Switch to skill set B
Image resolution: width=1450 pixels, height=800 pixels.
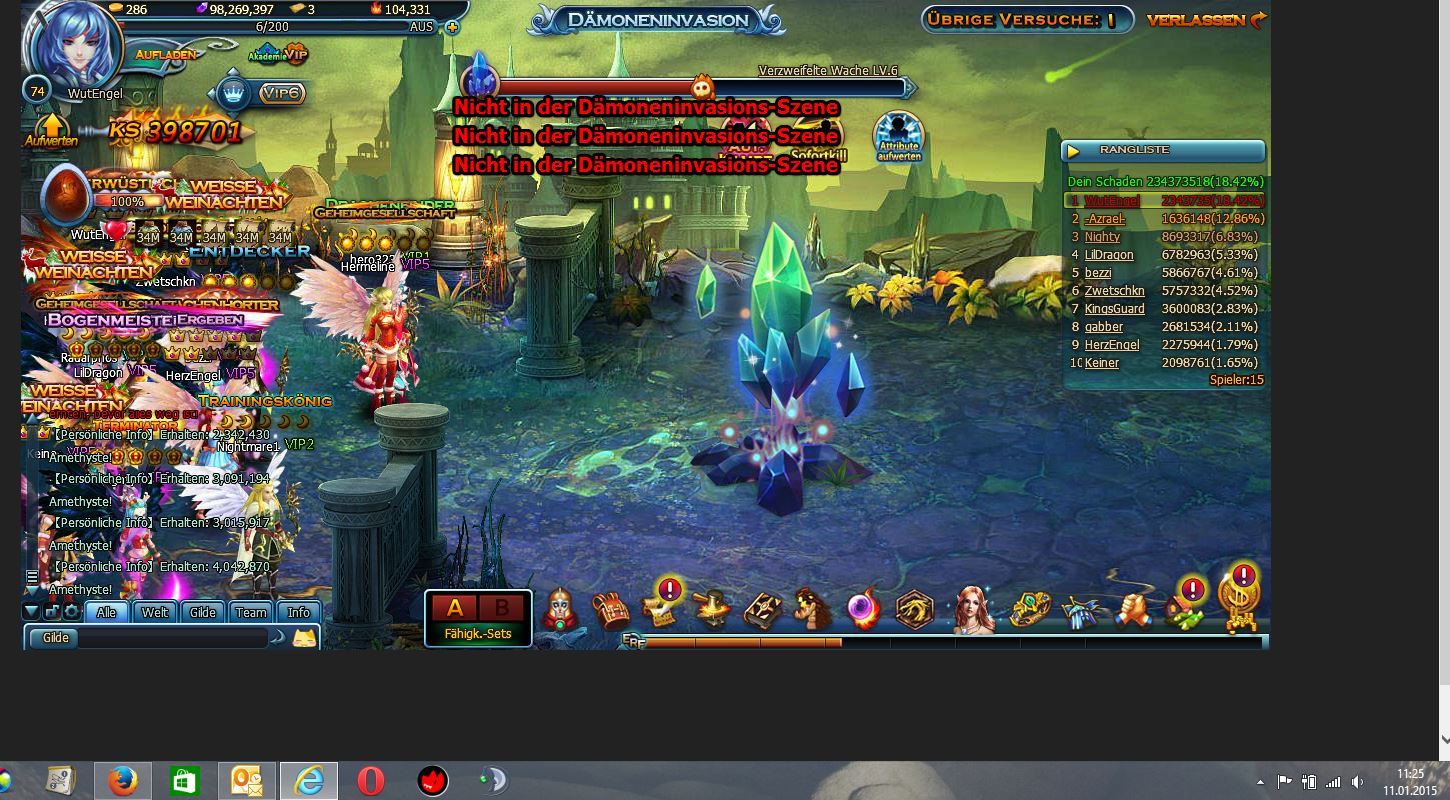click(502, 608)
